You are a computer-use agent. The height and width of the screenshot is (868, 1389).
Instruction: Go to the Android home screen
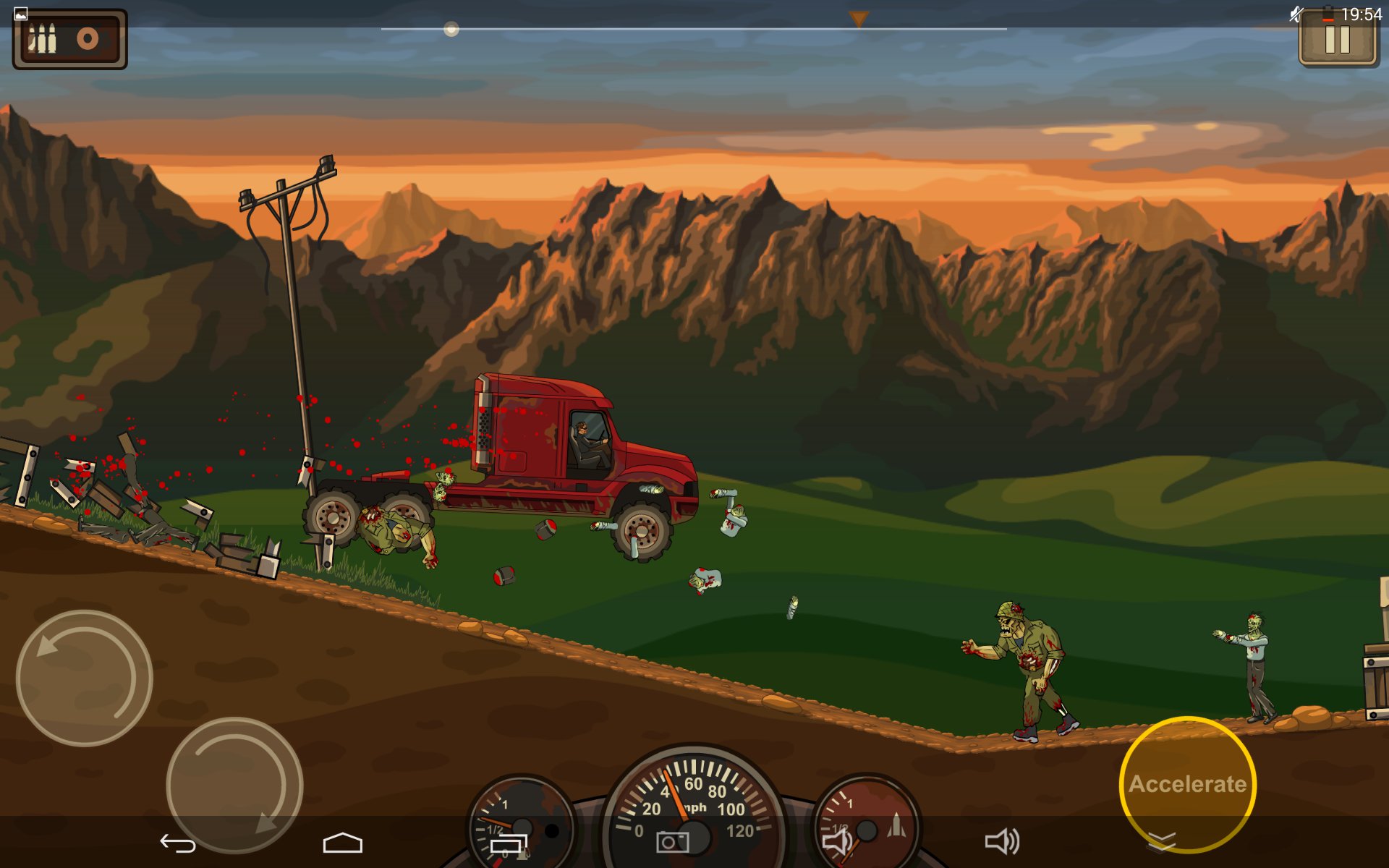pos(342,843)
